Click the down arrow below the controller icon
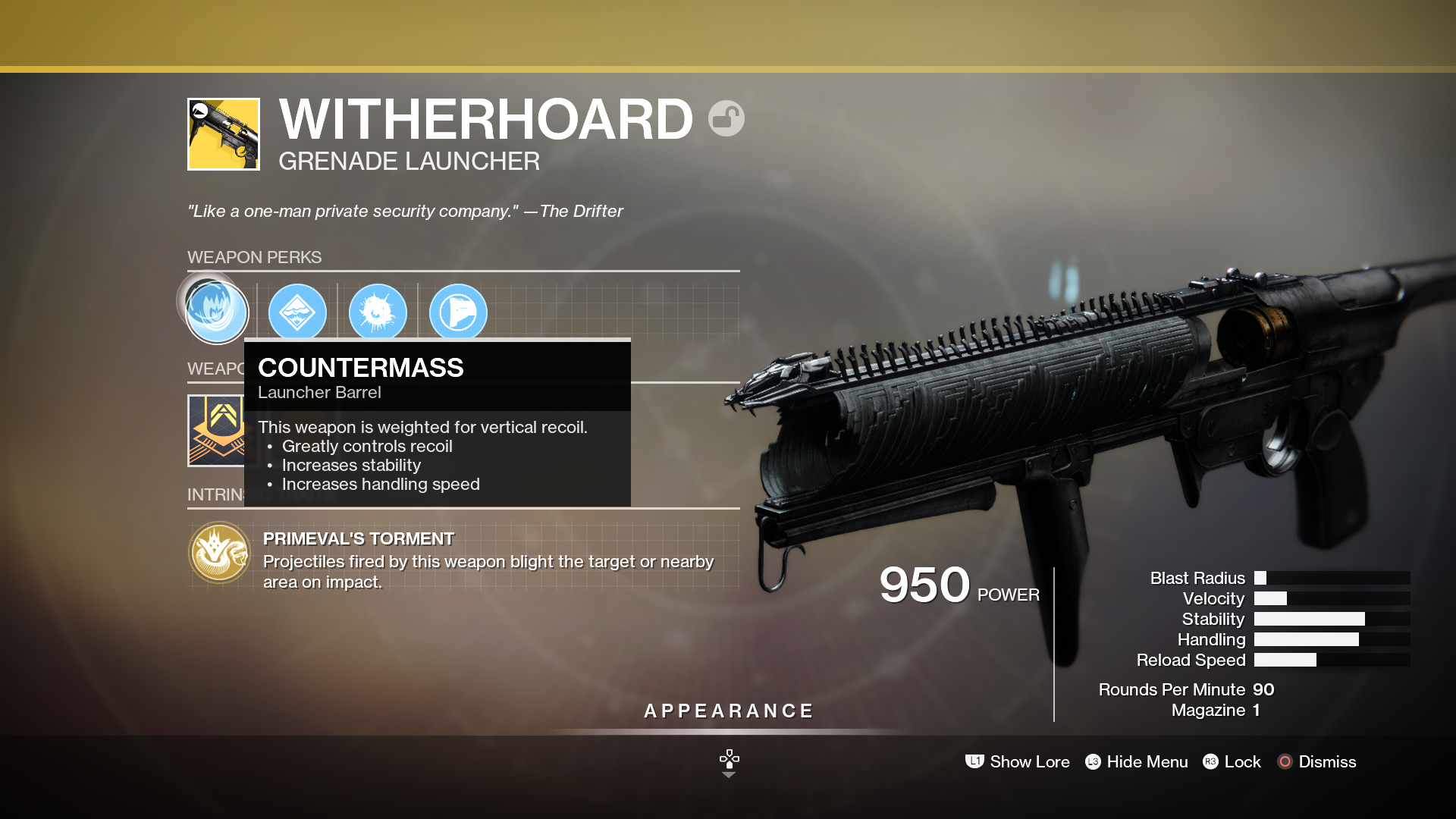Image resolution: width=1456 pixels, height=819 pixels. coord(729,776)
